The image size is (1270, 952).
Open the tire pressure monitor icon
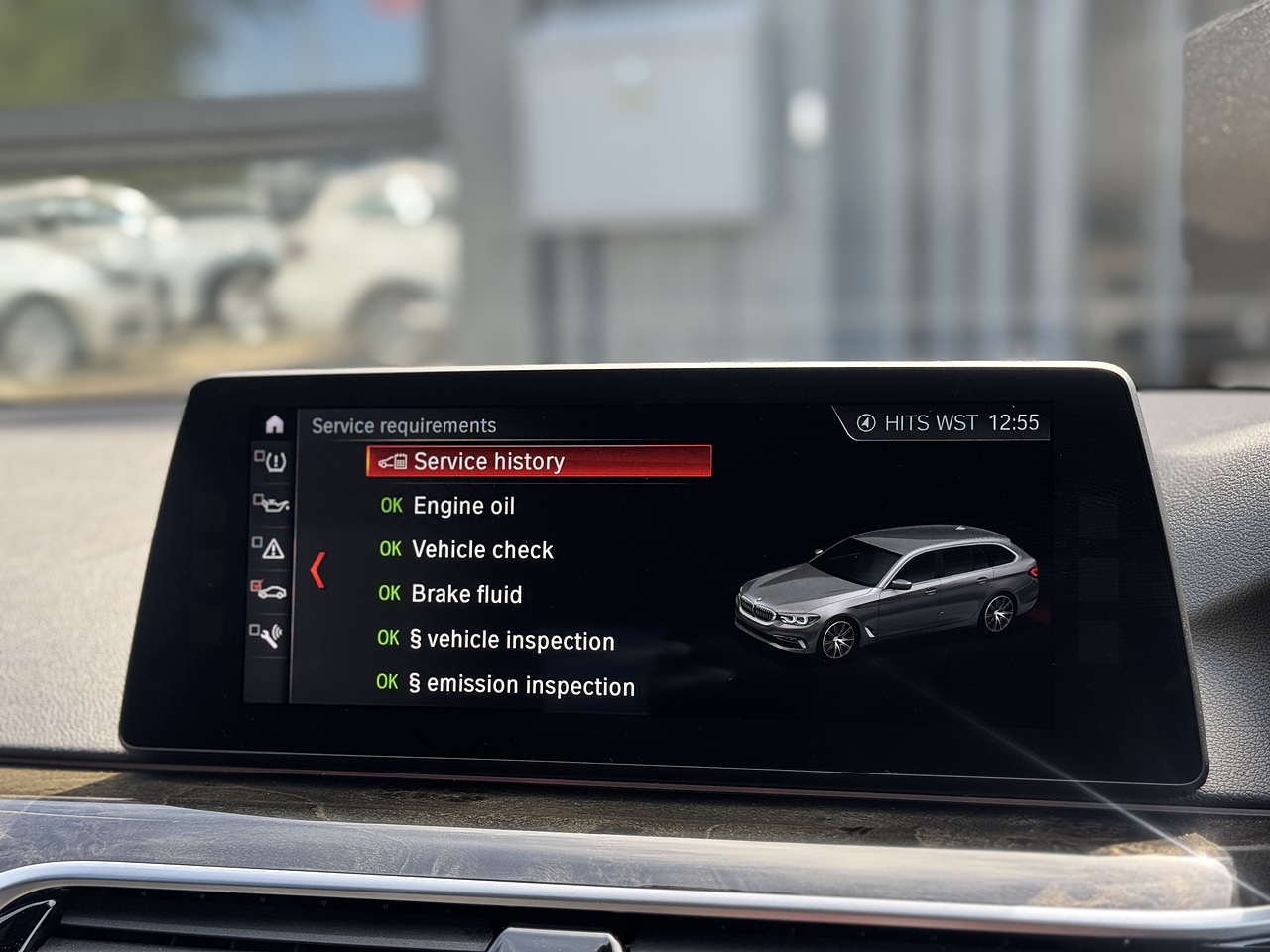pyautogui.click(x=271, y=461)
